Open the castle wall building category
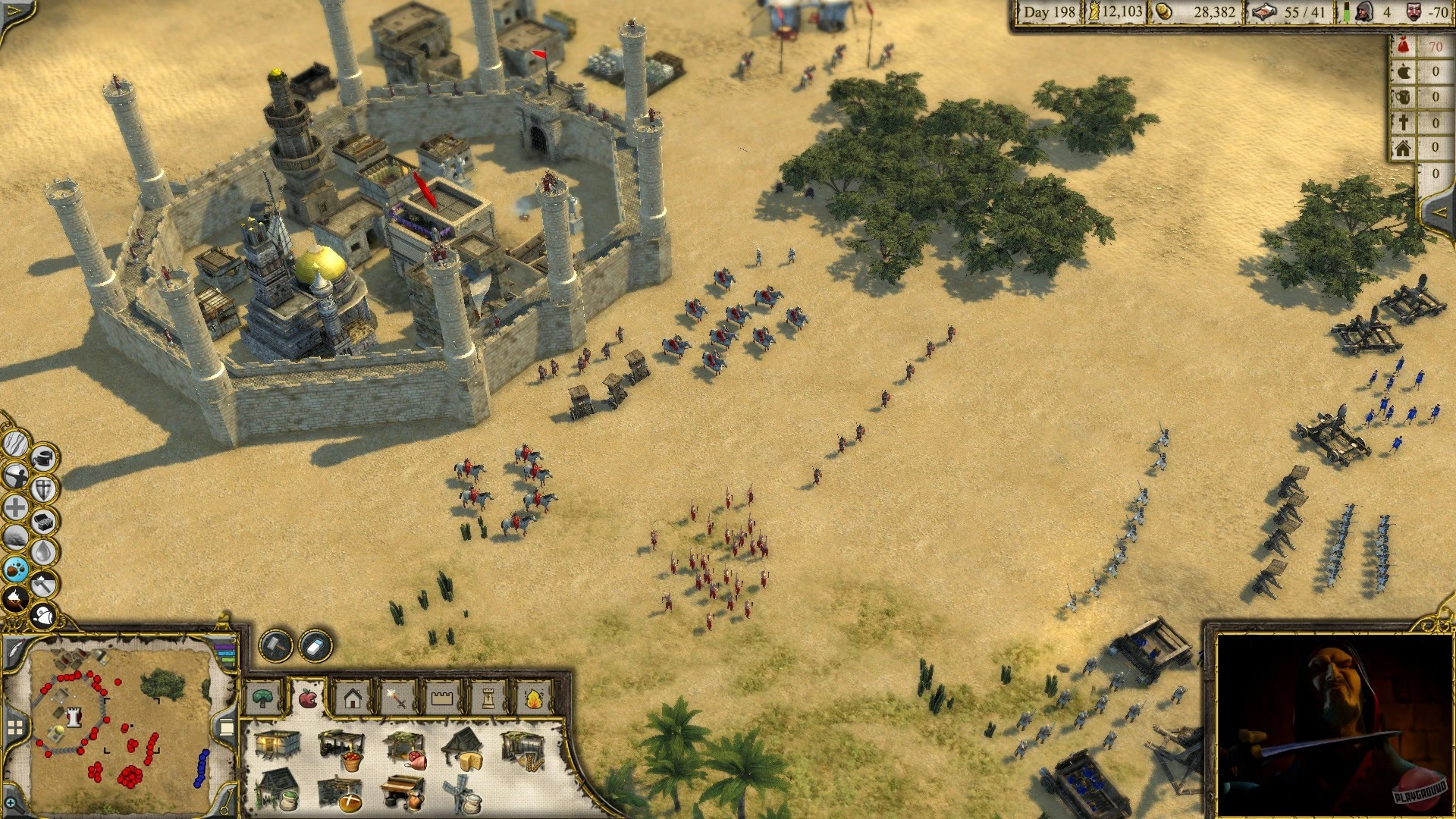 (x=442, y=698)
